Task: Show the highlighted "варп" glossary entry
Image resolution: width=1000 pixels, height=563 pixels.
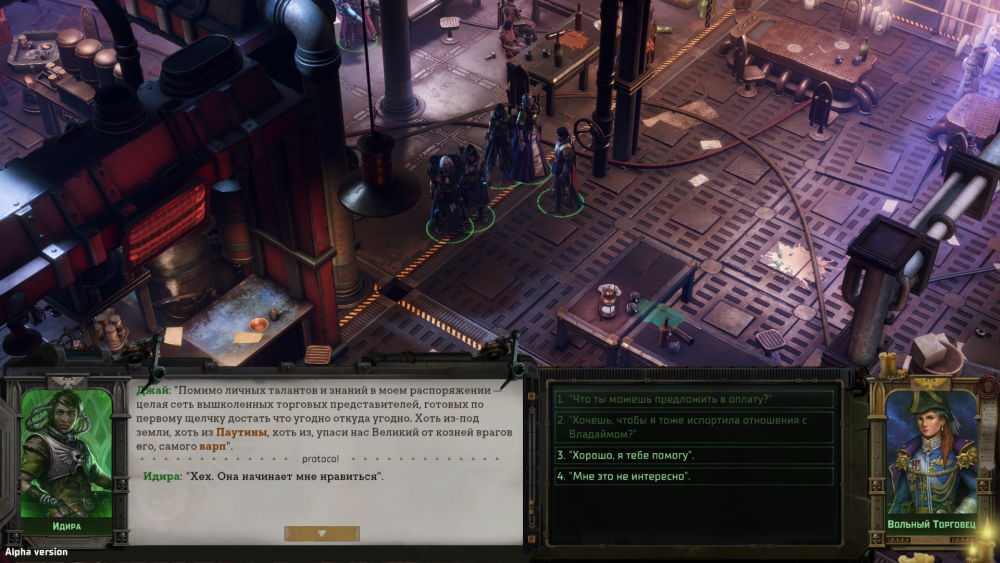Action: (213, 445)
